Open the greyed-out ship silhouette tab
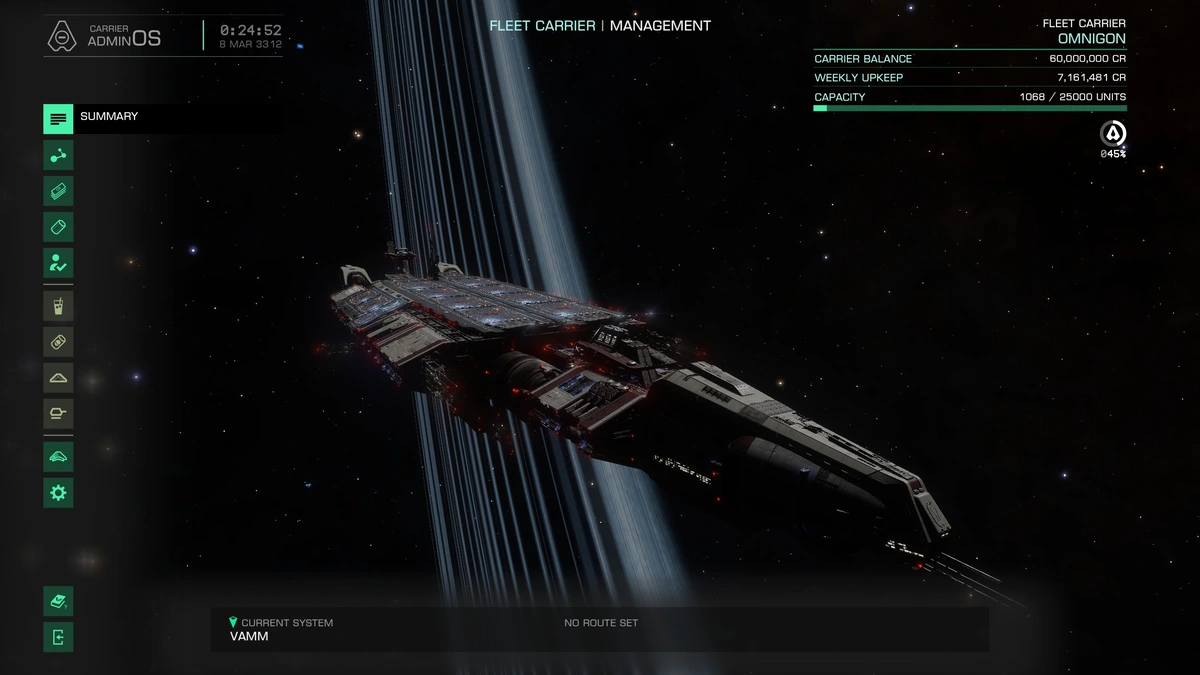1200x675 pixels. (58, 378)
